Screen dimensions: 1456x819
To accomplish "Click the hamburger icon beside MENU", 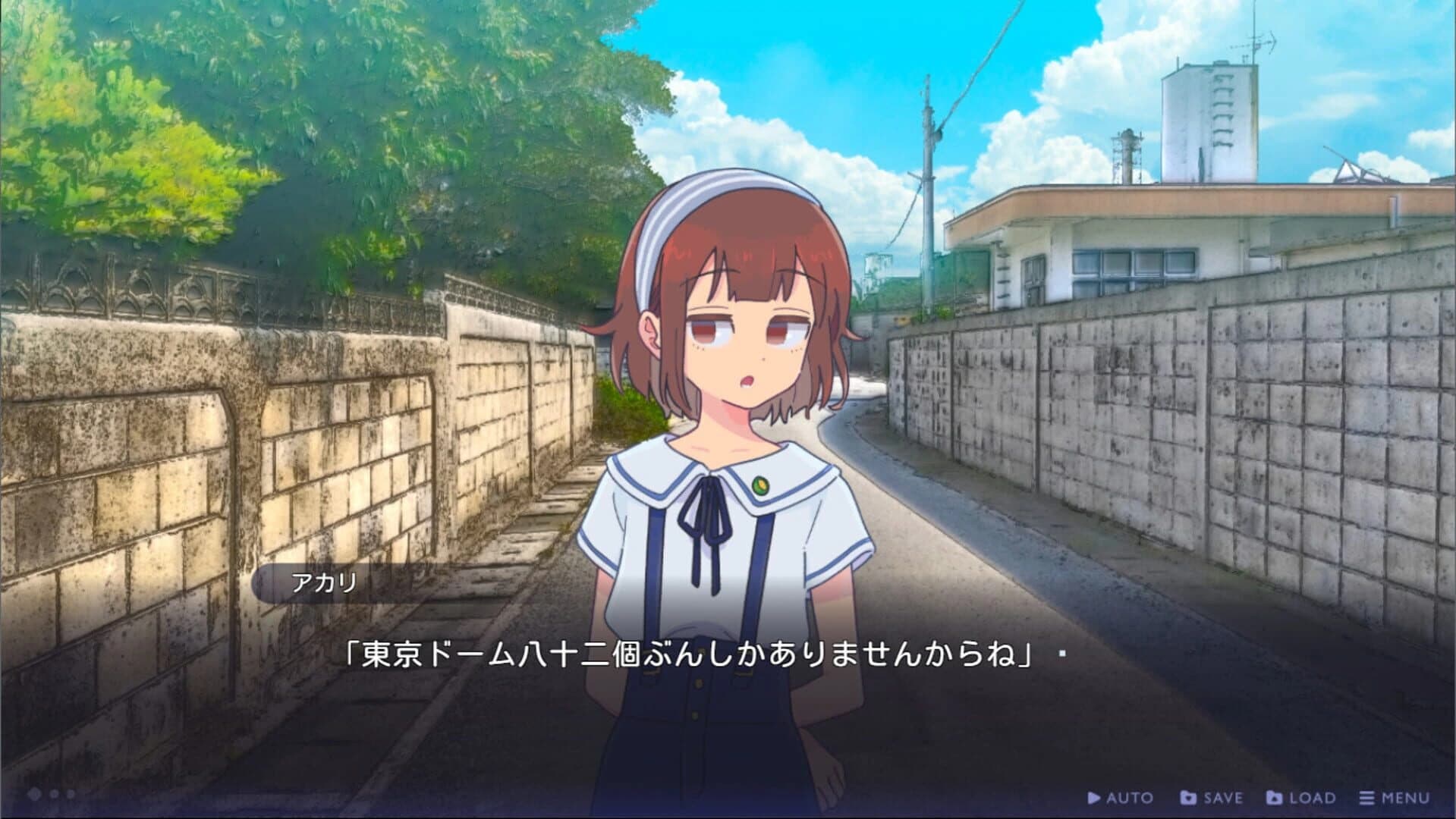I will point(1367,798).
